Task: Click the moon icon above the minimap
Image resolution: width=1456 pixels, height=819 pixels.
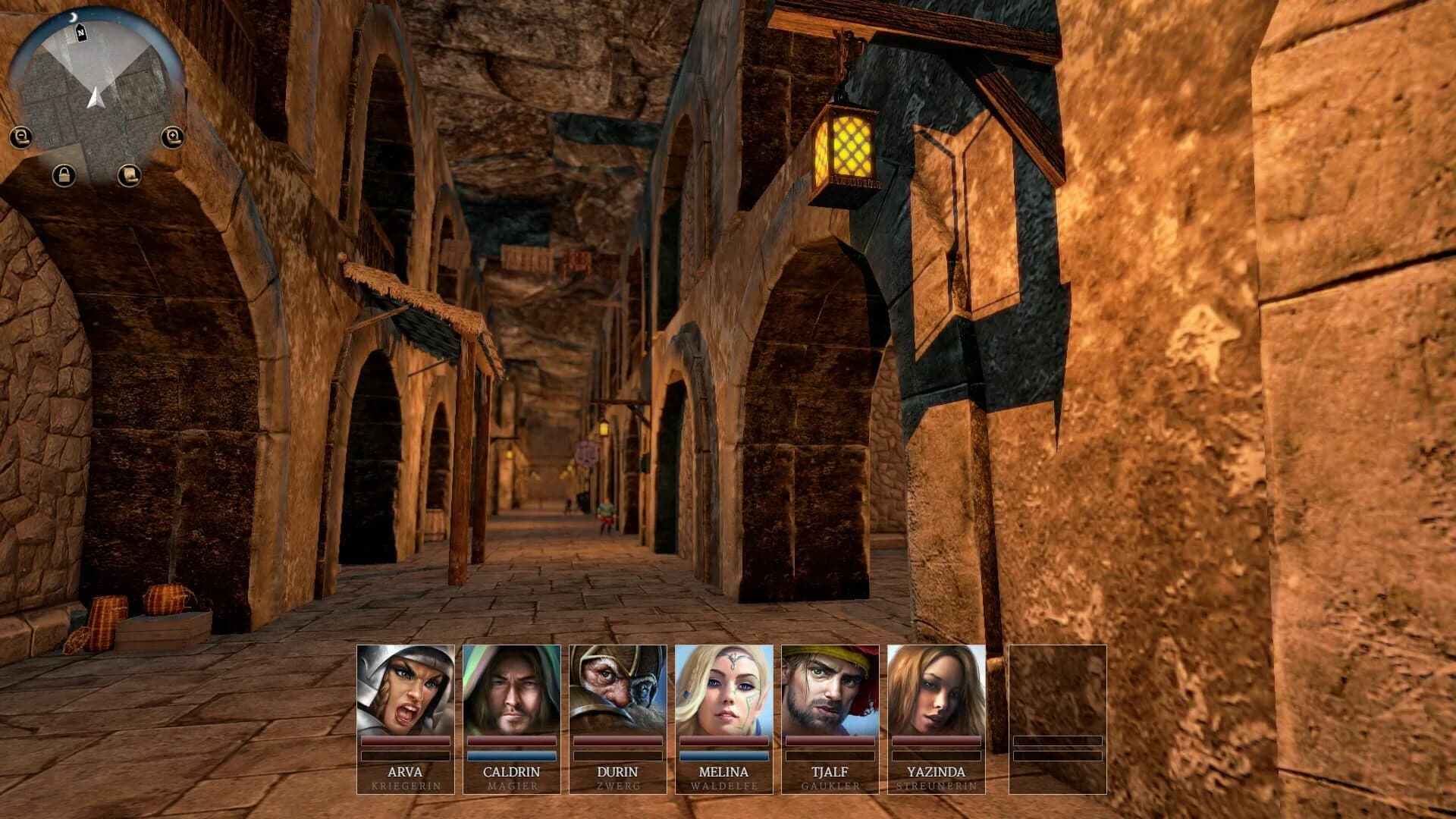Action: [x=73, y=17]
